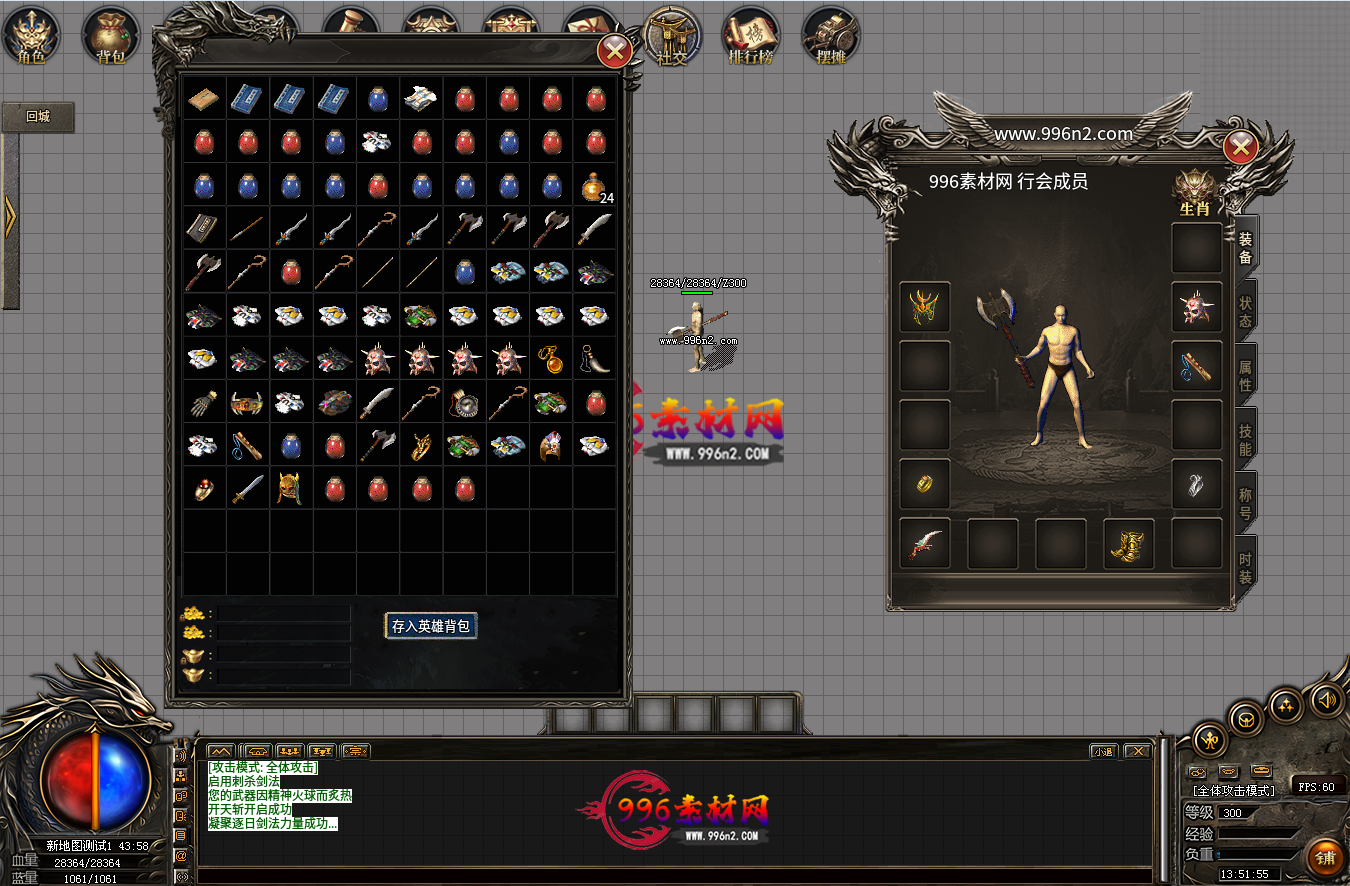Click the 回城 return-to-town button
Screen dimensions: 1350x886
(38, 117)
